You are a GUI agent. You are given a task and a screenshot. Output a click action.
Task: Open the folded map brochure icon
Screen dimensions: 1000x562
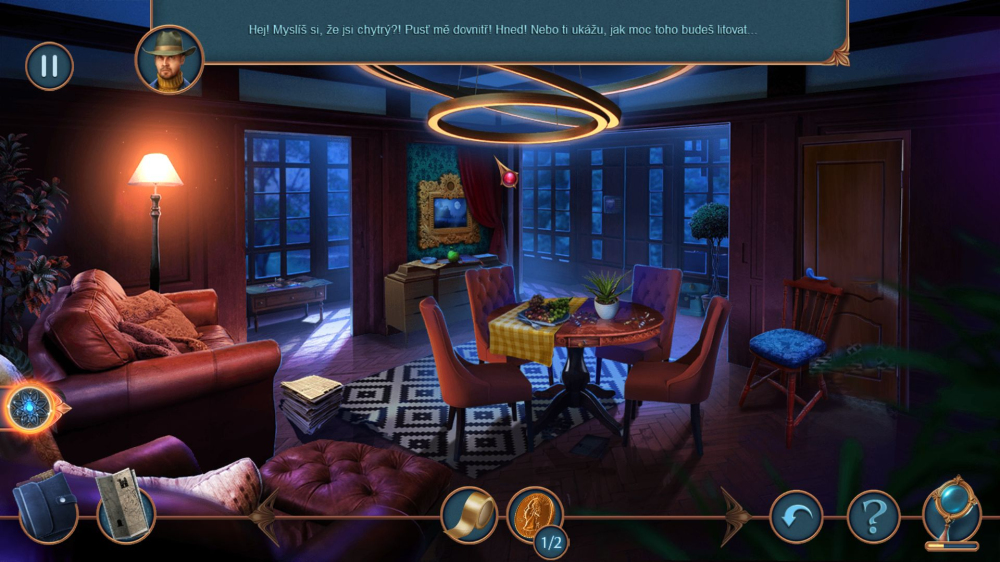(125, 514)
